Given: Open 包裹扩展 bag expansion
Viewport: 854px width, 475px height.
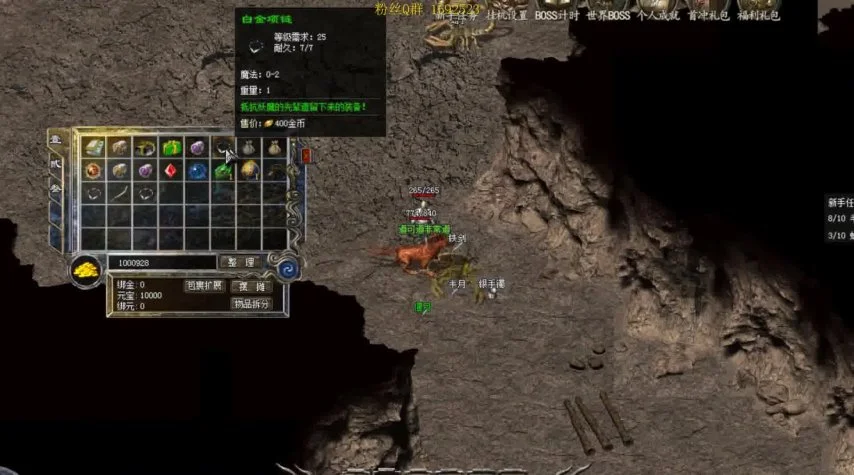Looking at the screenshot, I should [x=203, y=286].
